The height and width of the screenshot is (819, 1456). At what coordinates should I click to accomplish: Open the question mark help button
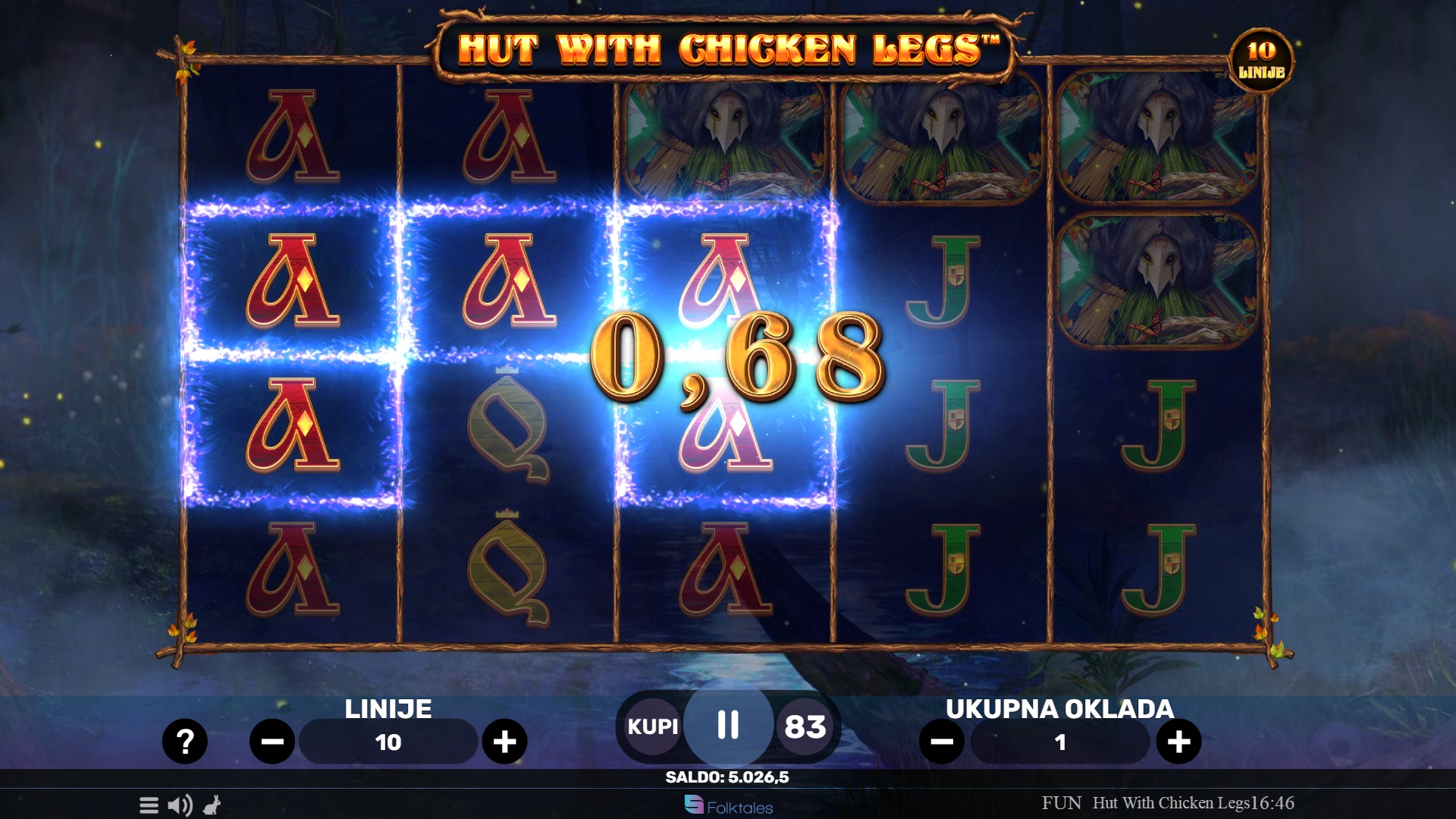point(184,741)
